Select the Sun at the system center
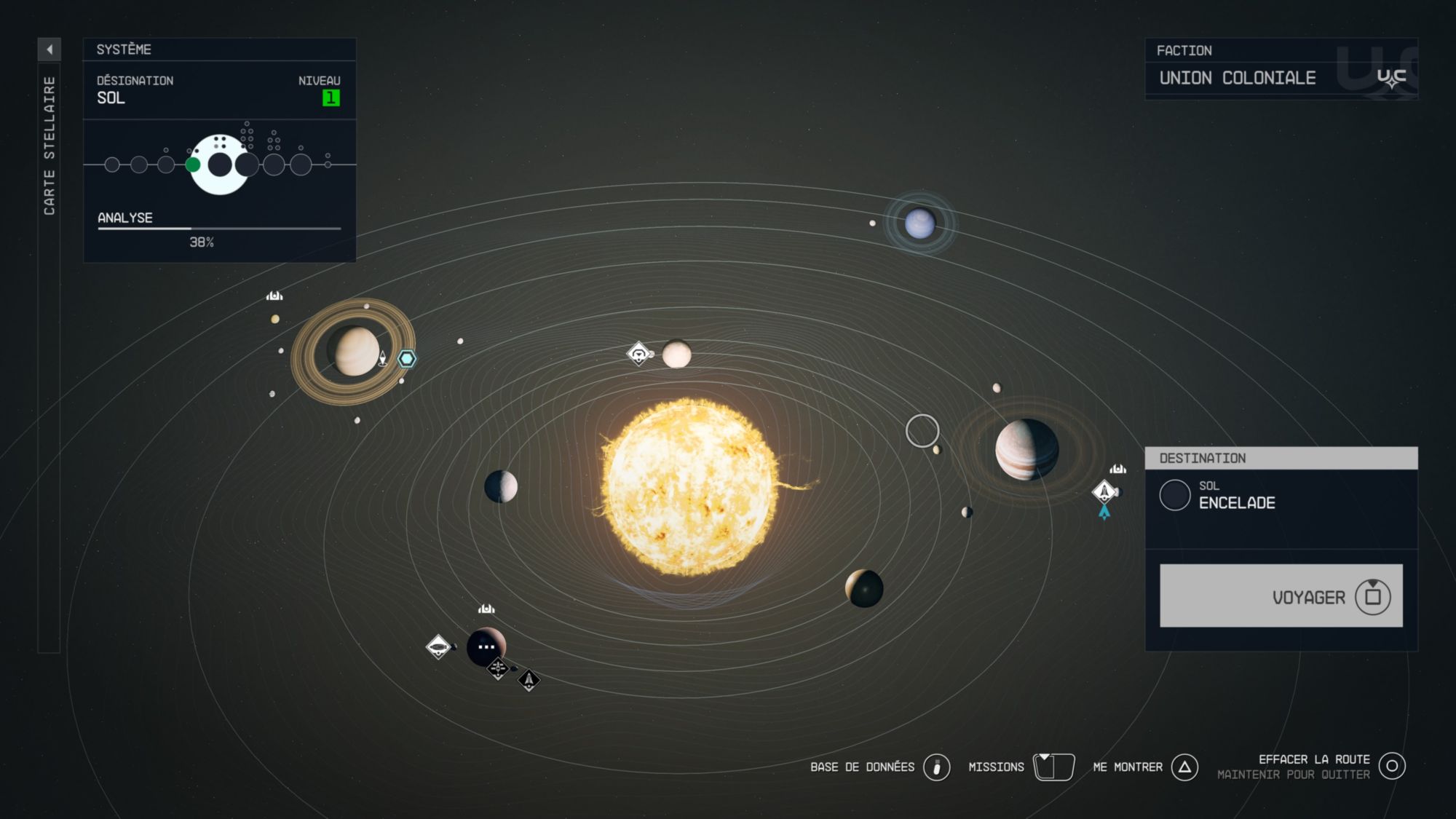 tap(689, 486)
